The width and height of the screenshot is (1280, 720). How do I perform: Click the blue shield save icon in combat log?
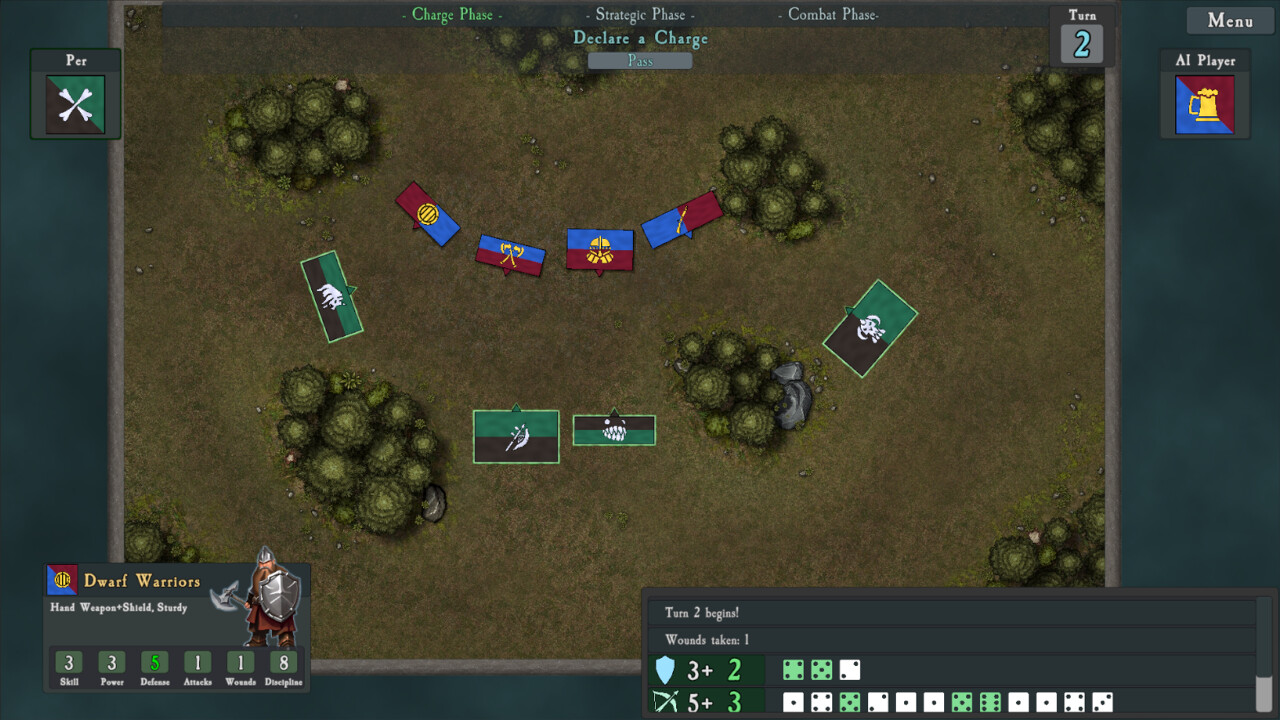coord(666,667)
